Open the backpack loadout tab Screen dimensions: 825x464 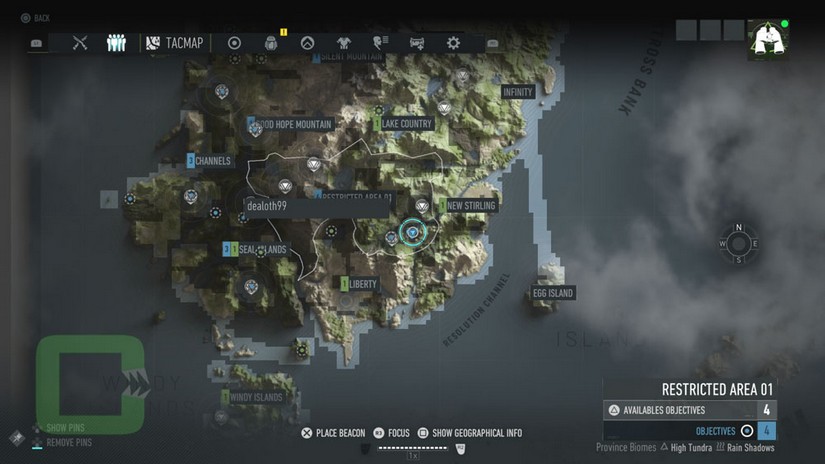tap(271, 43)
